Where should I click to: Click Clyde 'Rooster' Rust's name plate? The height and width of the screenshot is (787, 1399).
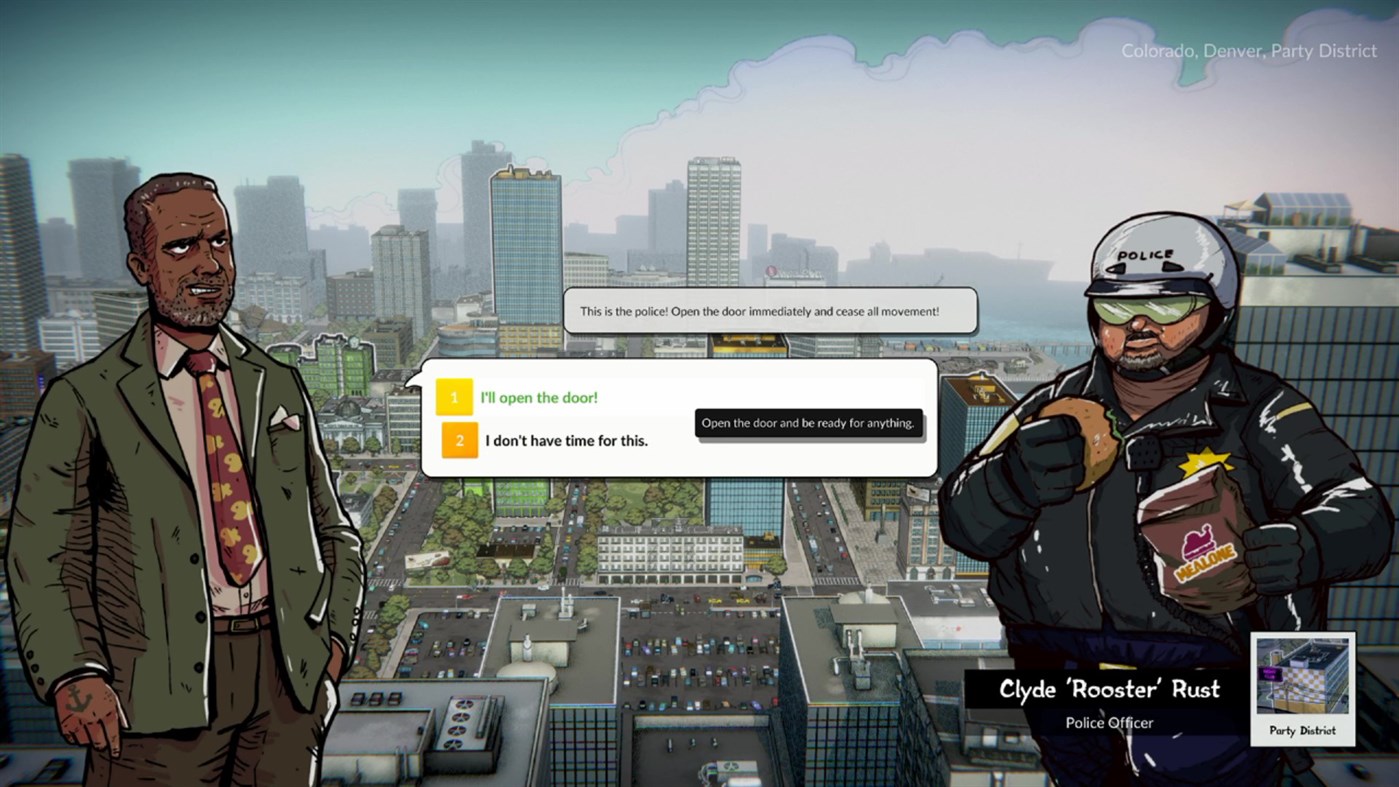coord(1108,690)
